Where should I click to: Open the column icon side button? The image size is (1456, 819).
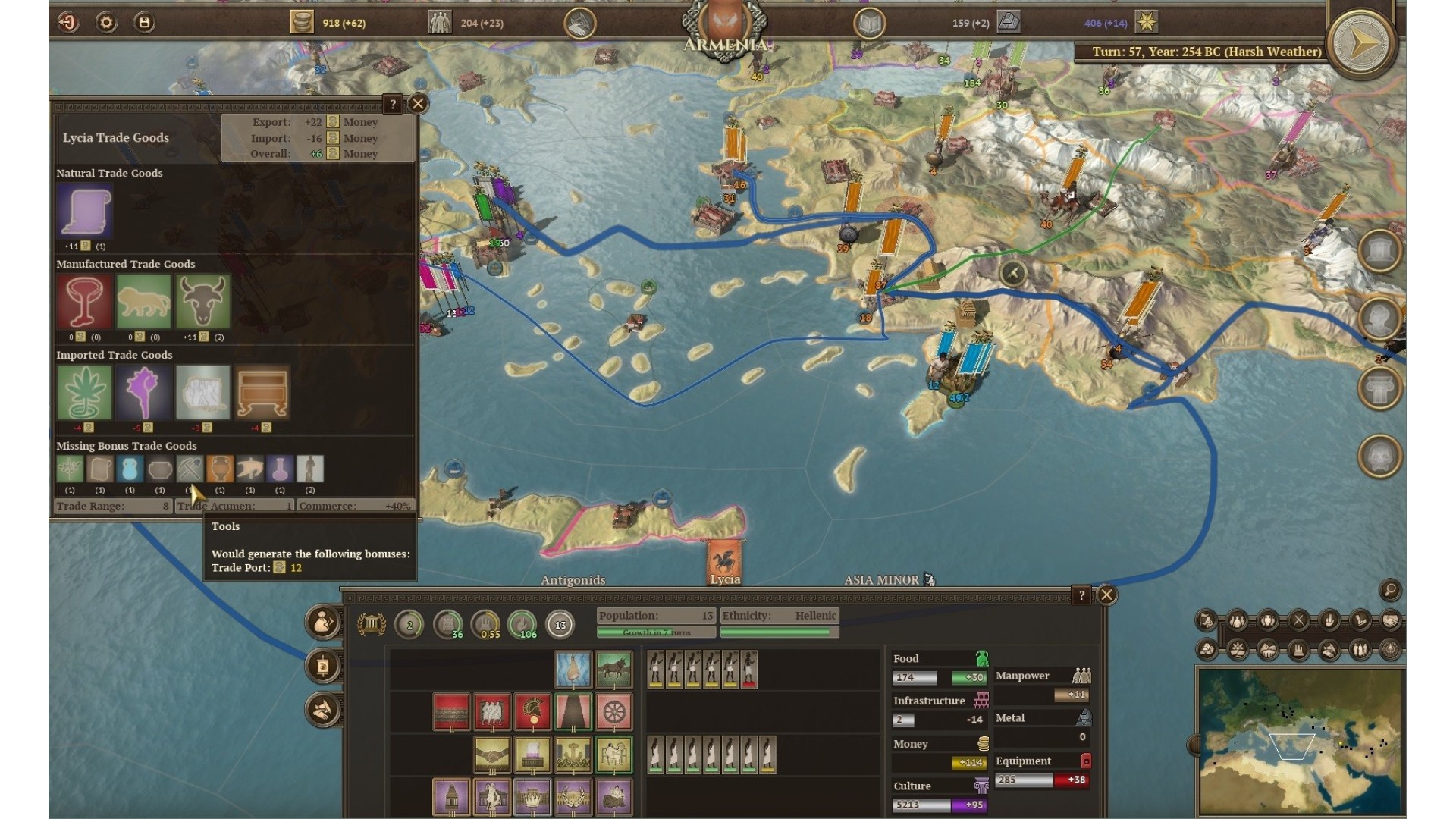click(x=1379, y=388)
